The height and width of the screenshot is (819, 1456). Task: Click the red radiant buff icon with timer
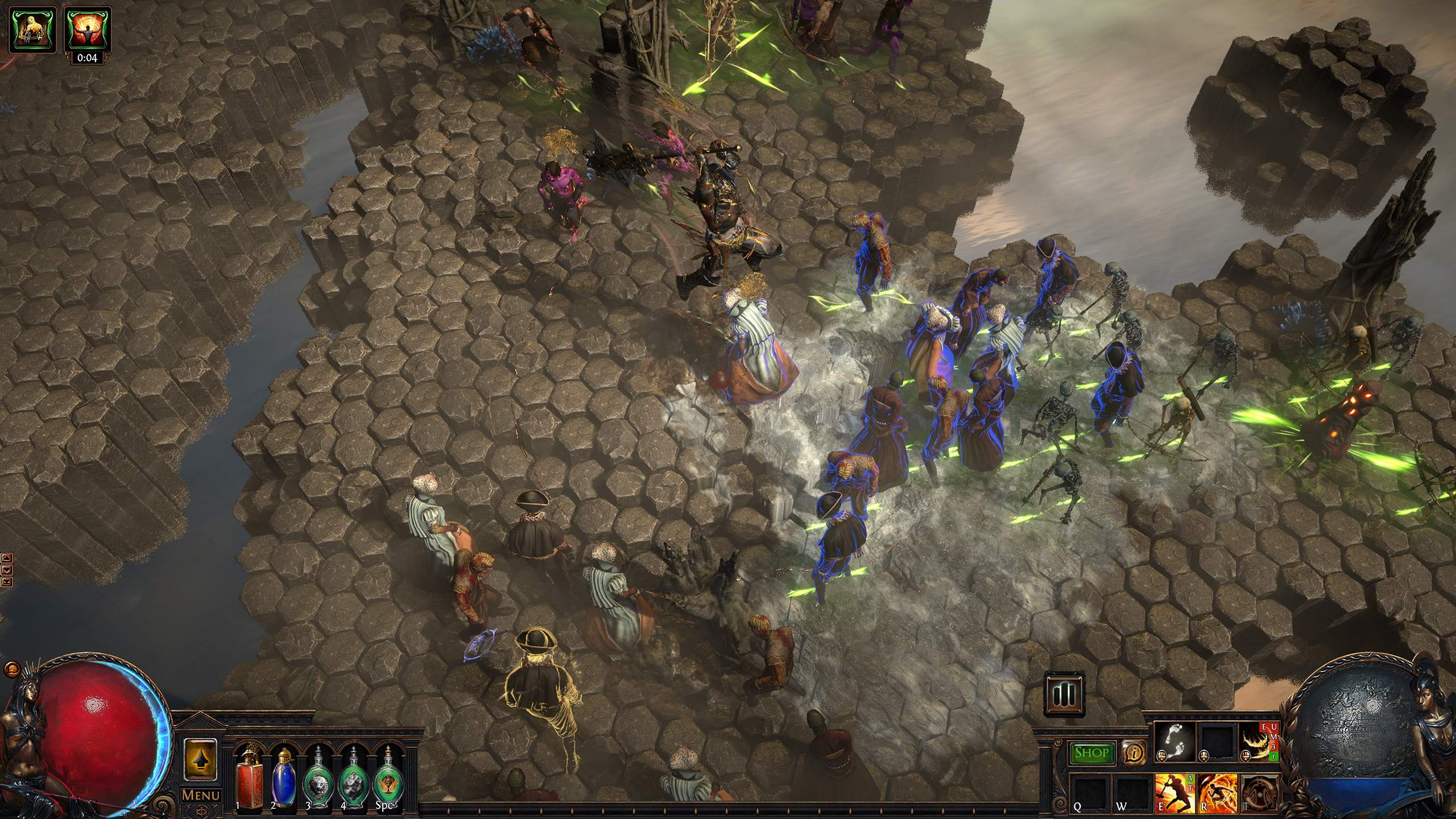coord(86,29)
